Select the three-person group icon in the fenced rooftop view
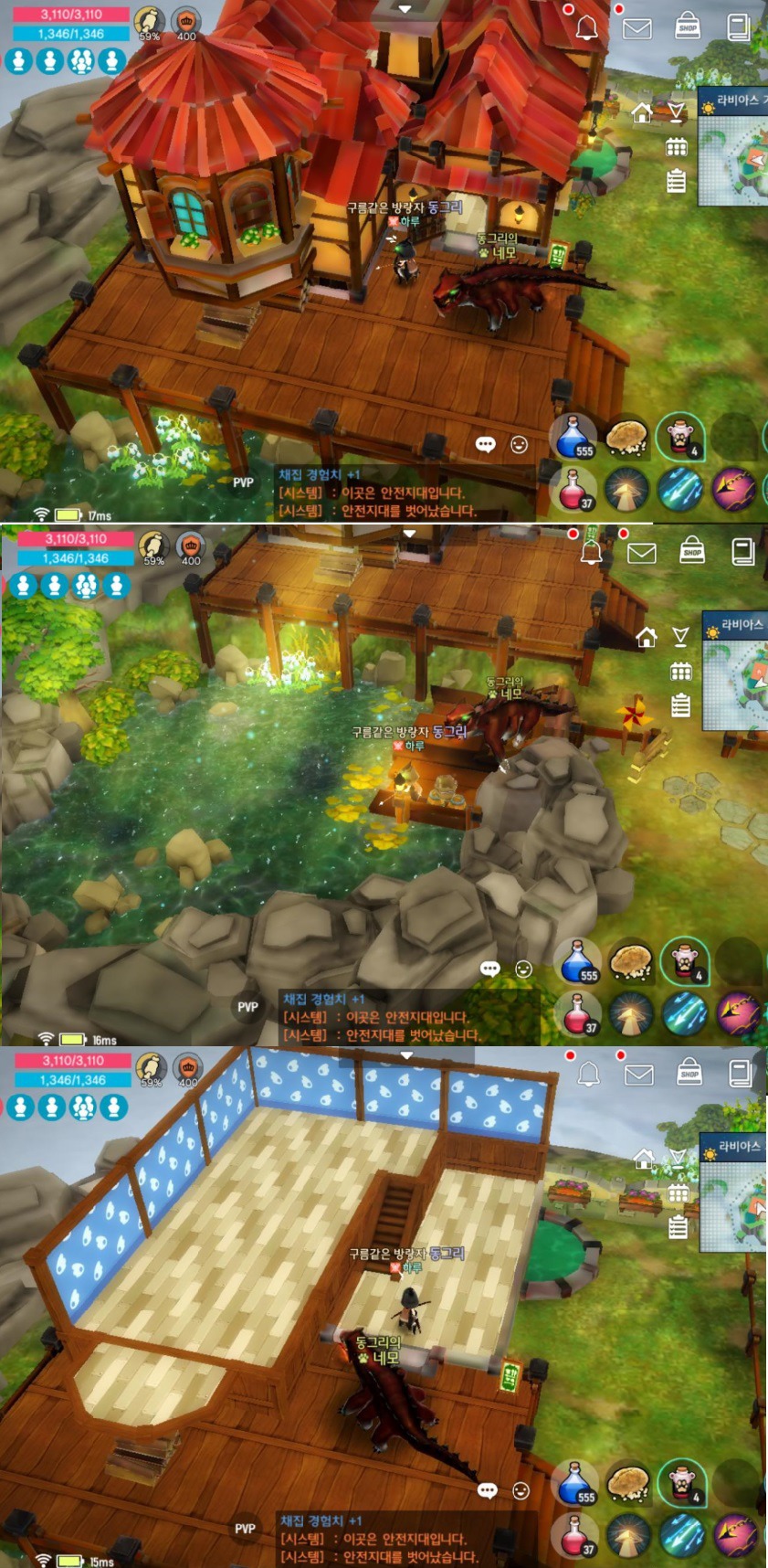768x1568 pixels. click(x=83, y=1107)
